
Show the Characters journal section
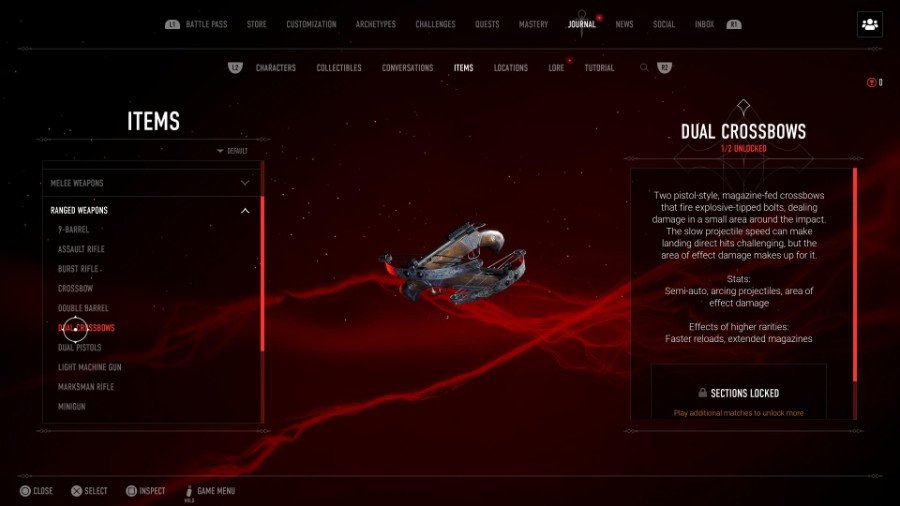275,68
